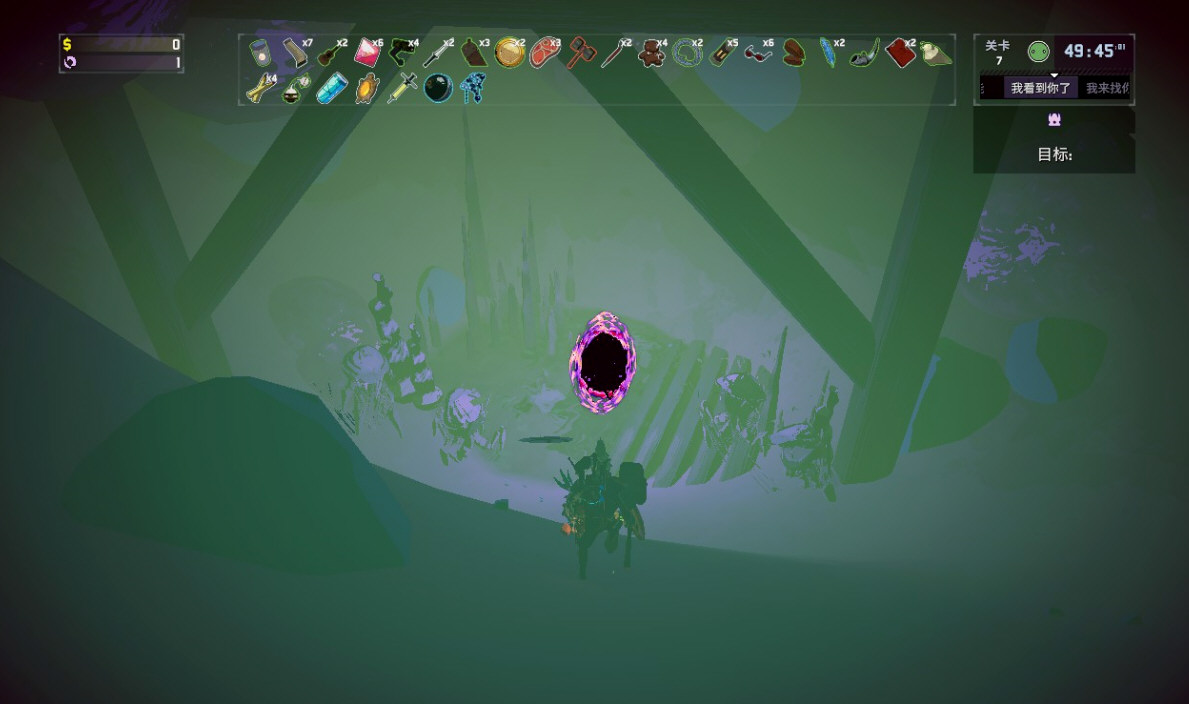Inspect the red book item icon
Screen dimensions: 1189x704
pos(899,52)
